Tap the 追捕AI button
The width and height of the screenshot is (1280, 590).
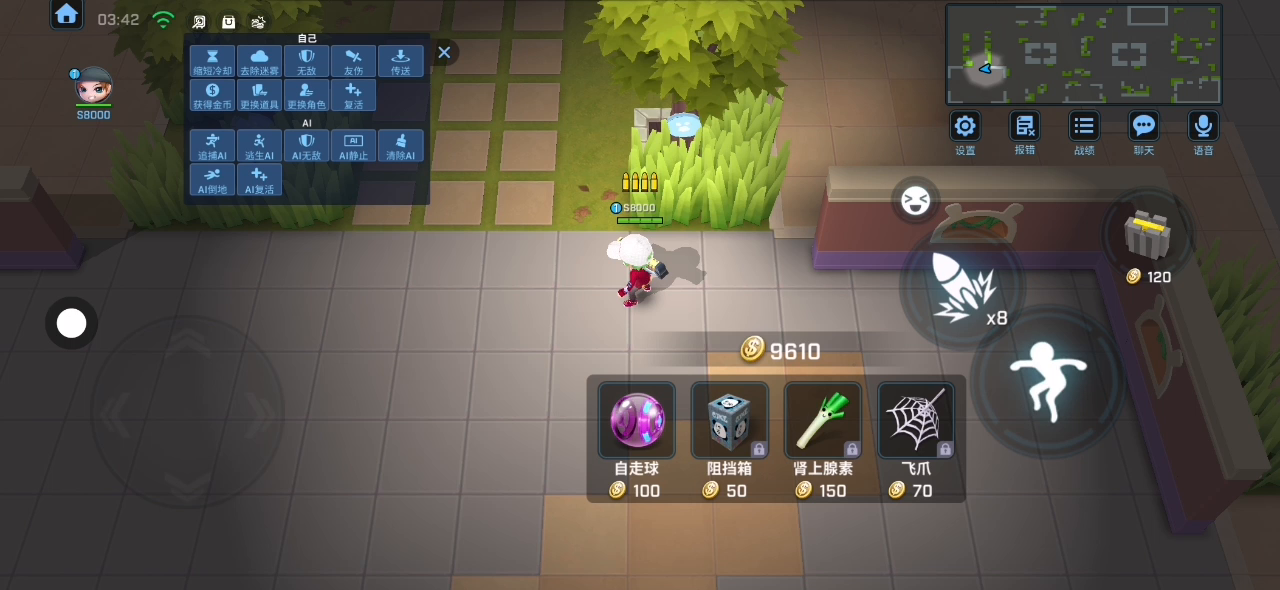[212, 146]
